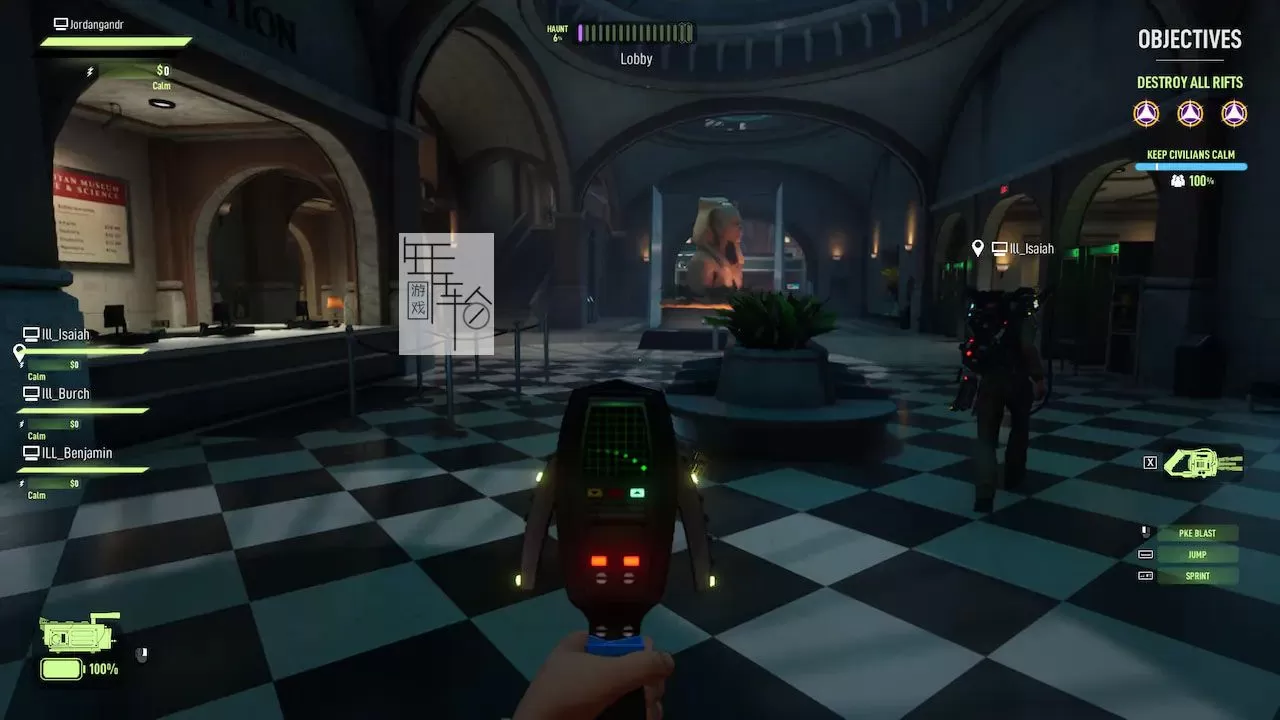This screenshot has width=1280, height=720.
Task: Select ILL_Benjamin in the teammate list
Action: [x=76, y=453]
